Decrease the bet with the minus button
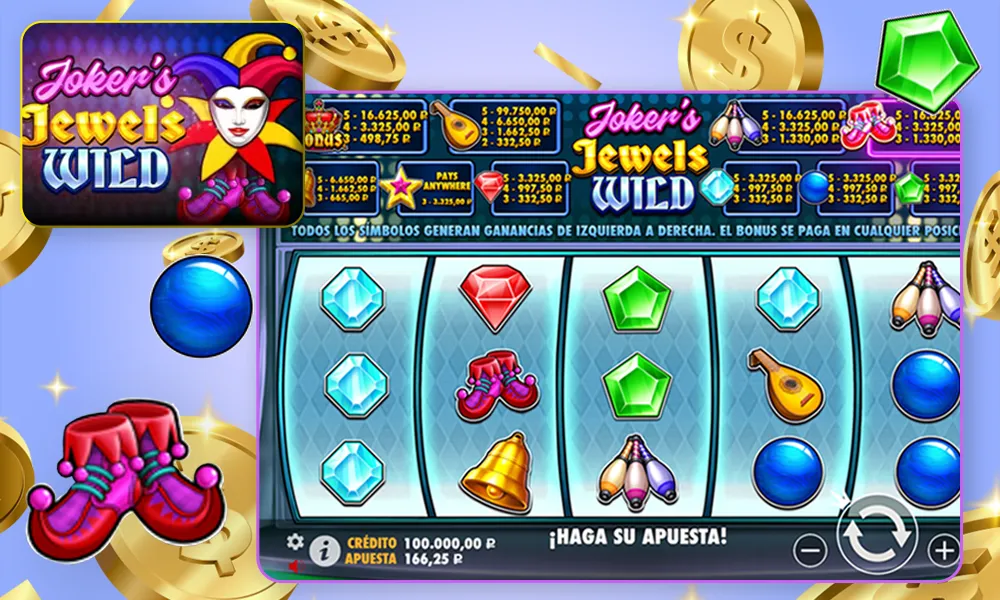Viewport: 1000px width, 600px height. (x=811, y=549)
